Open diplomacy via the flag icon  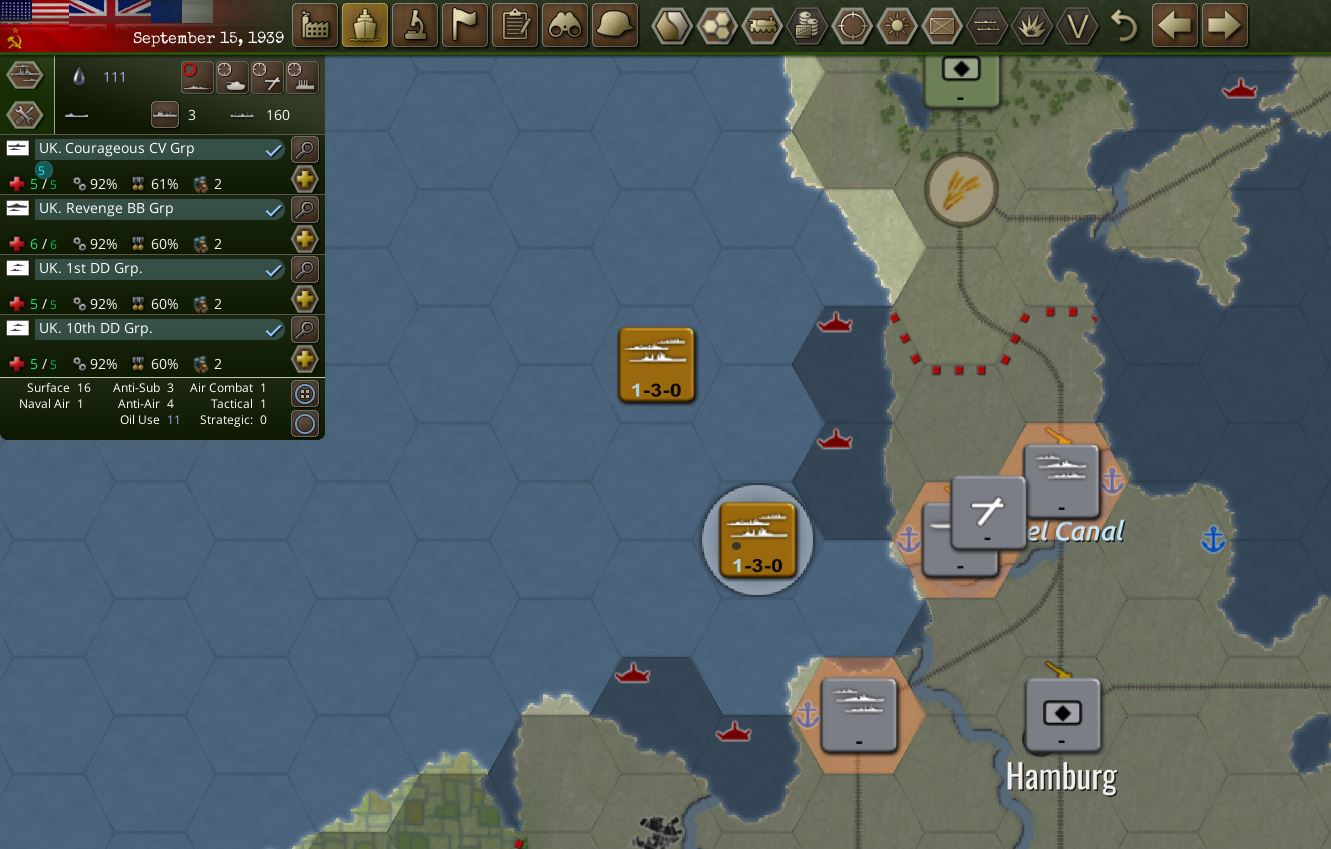[464, 25]
